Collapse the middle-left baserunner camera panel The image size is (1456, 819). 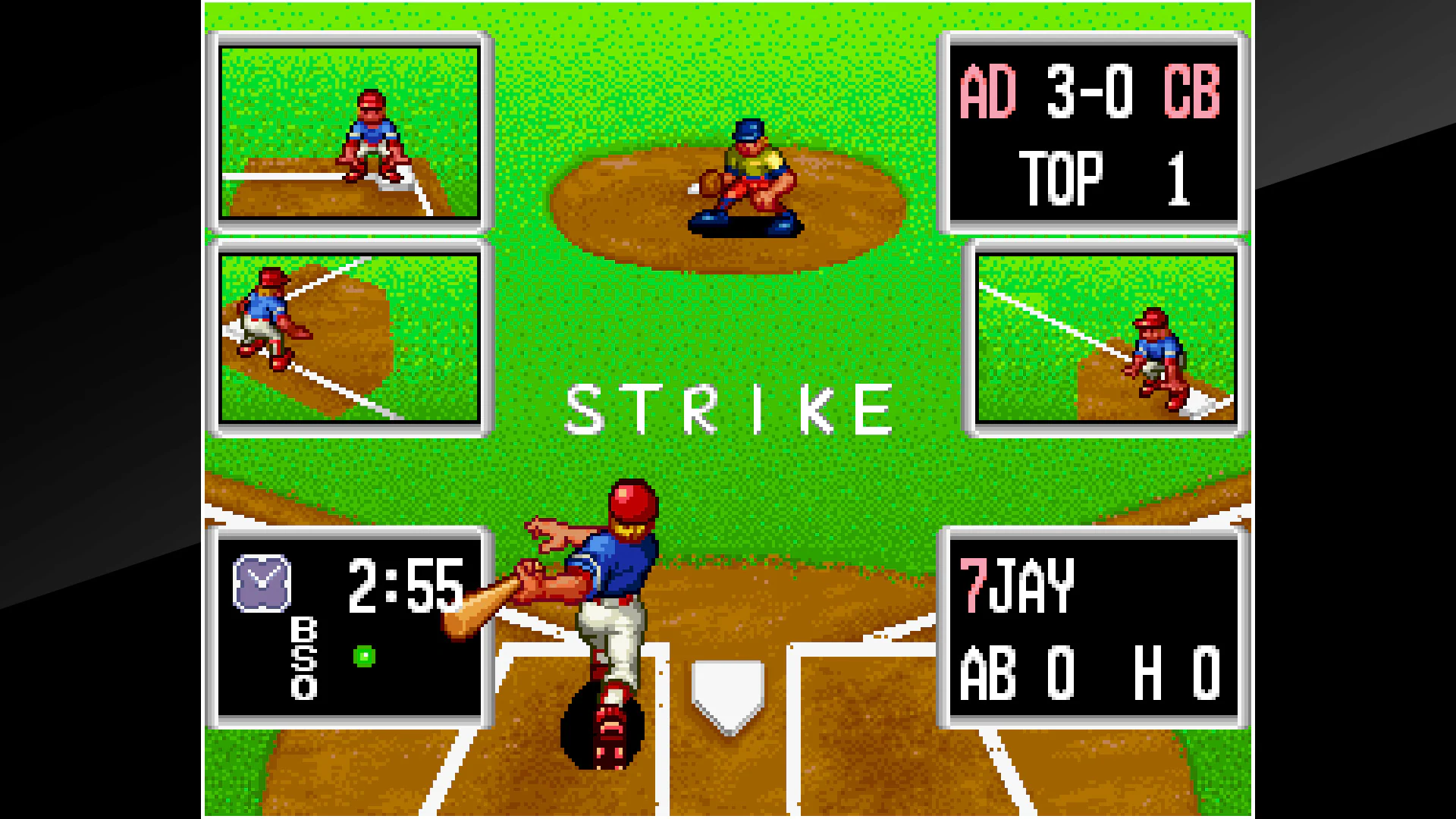(349, 339)
